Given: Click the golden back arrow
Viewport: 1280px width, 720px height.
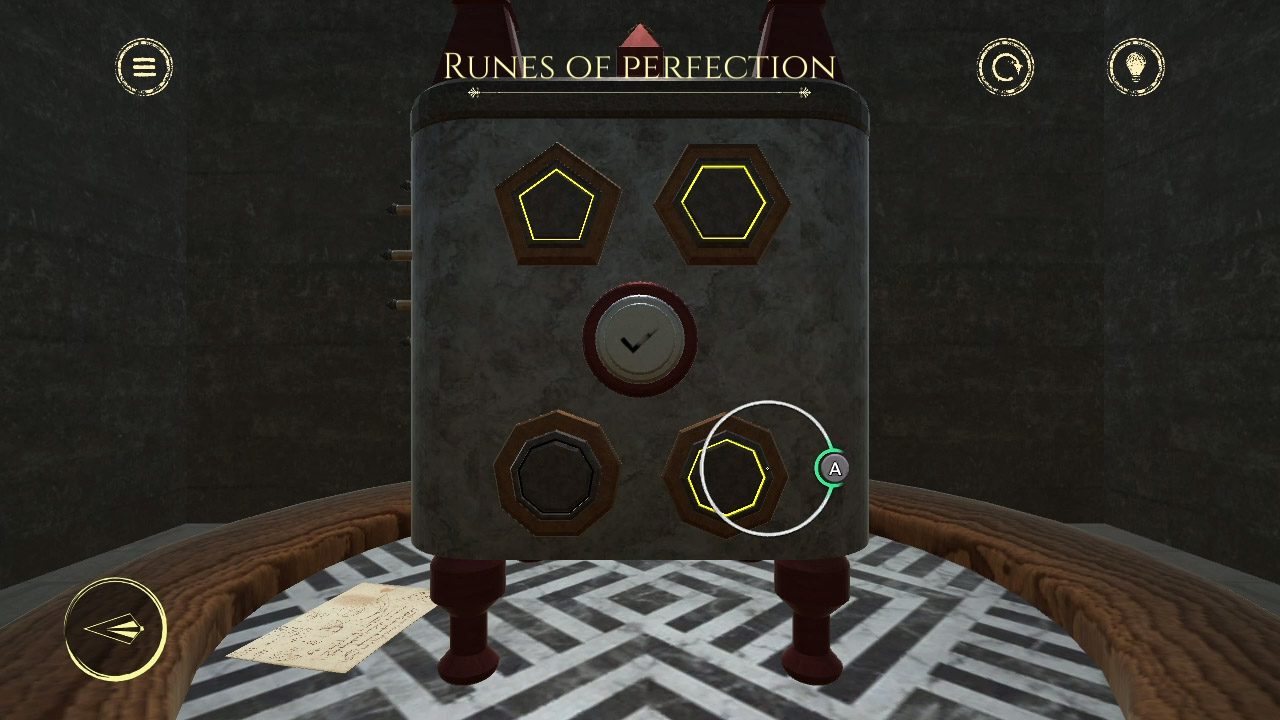Looking at the screenshot, I should click(x=113, y=629).
